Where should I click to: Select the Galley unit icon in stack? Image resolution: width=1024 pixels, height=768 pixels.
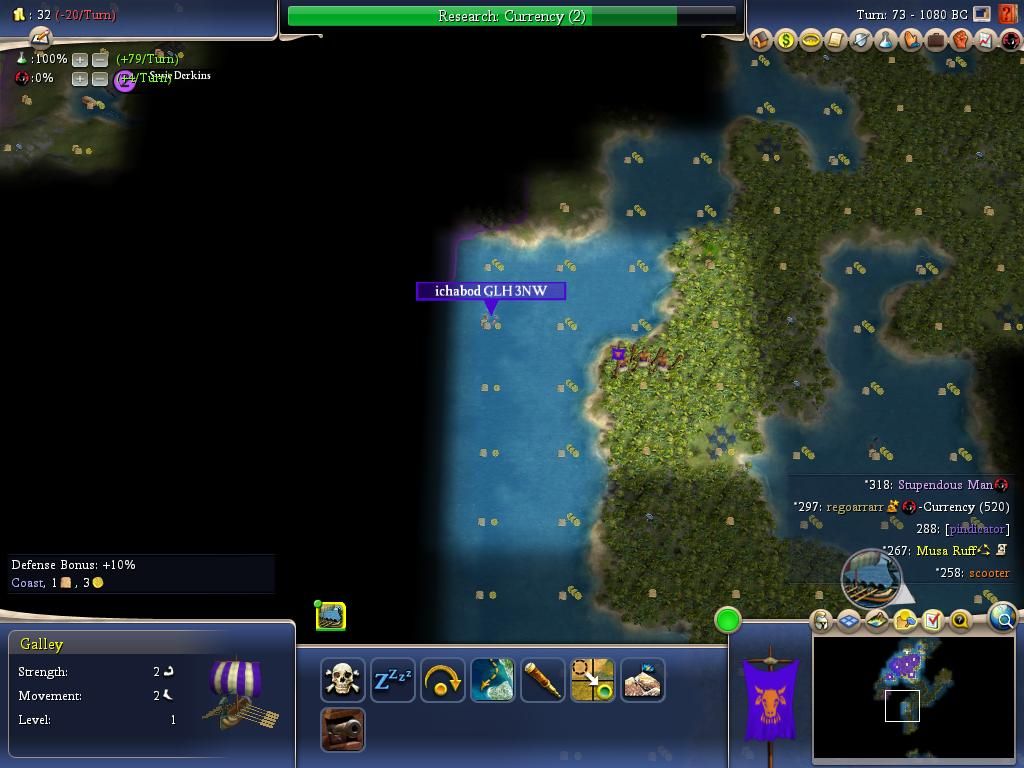tap(331, 616)
